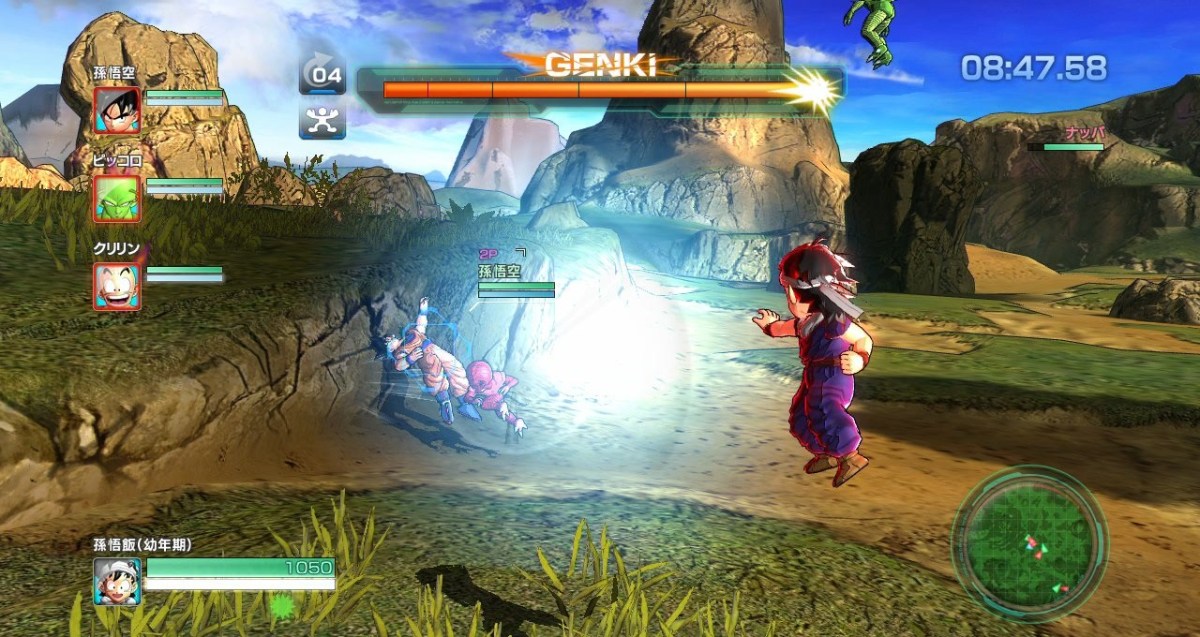The image size is (1200, 637).
Task: Select Goku's portrait in the team list
Action: (x=118, y=110)
